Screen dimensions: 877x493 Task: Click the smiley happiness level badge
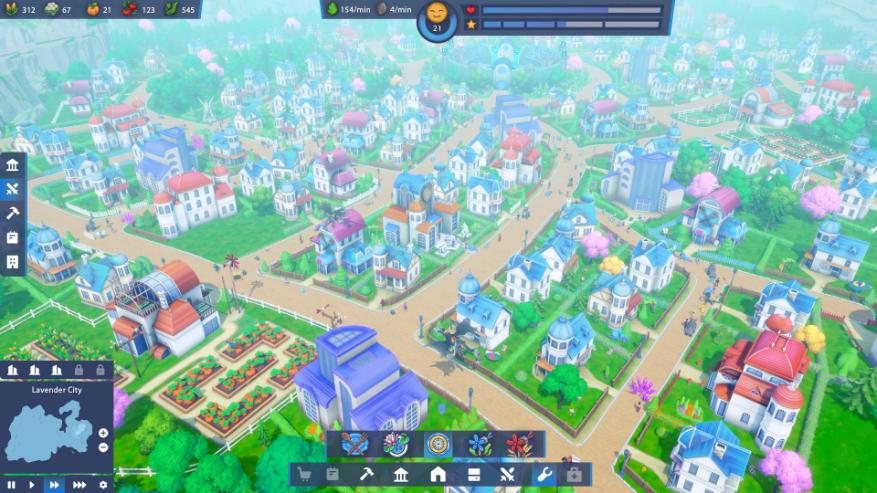click(x=437, y=18)
